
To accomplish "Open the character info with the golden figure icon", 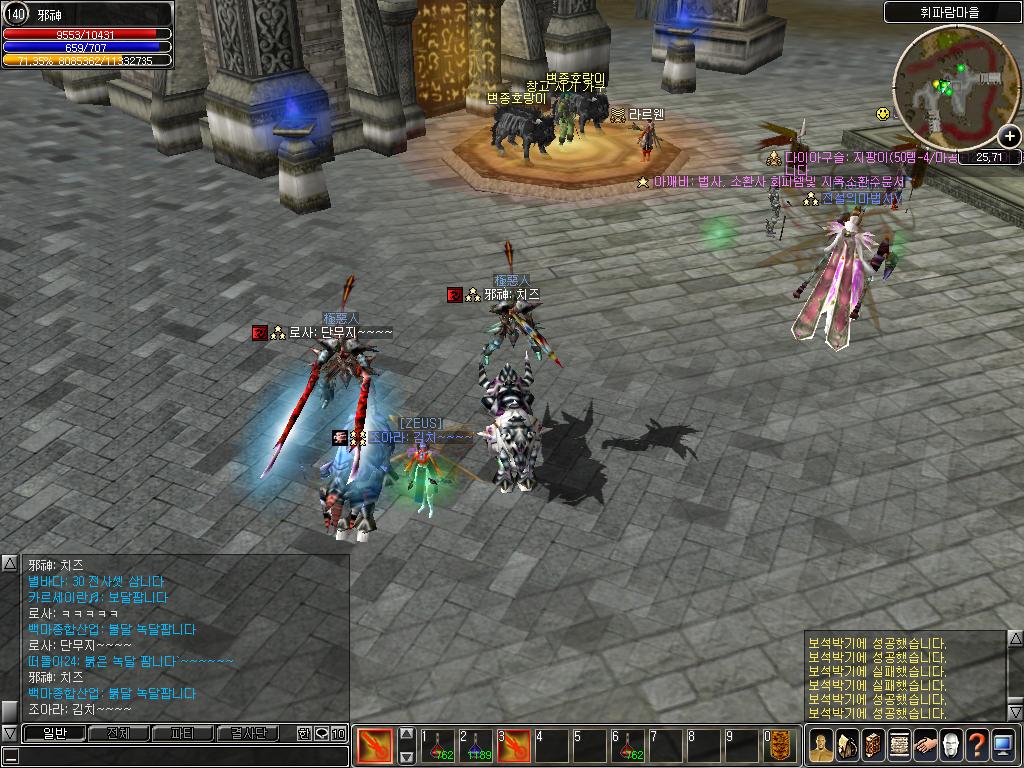I will (820, 746).
